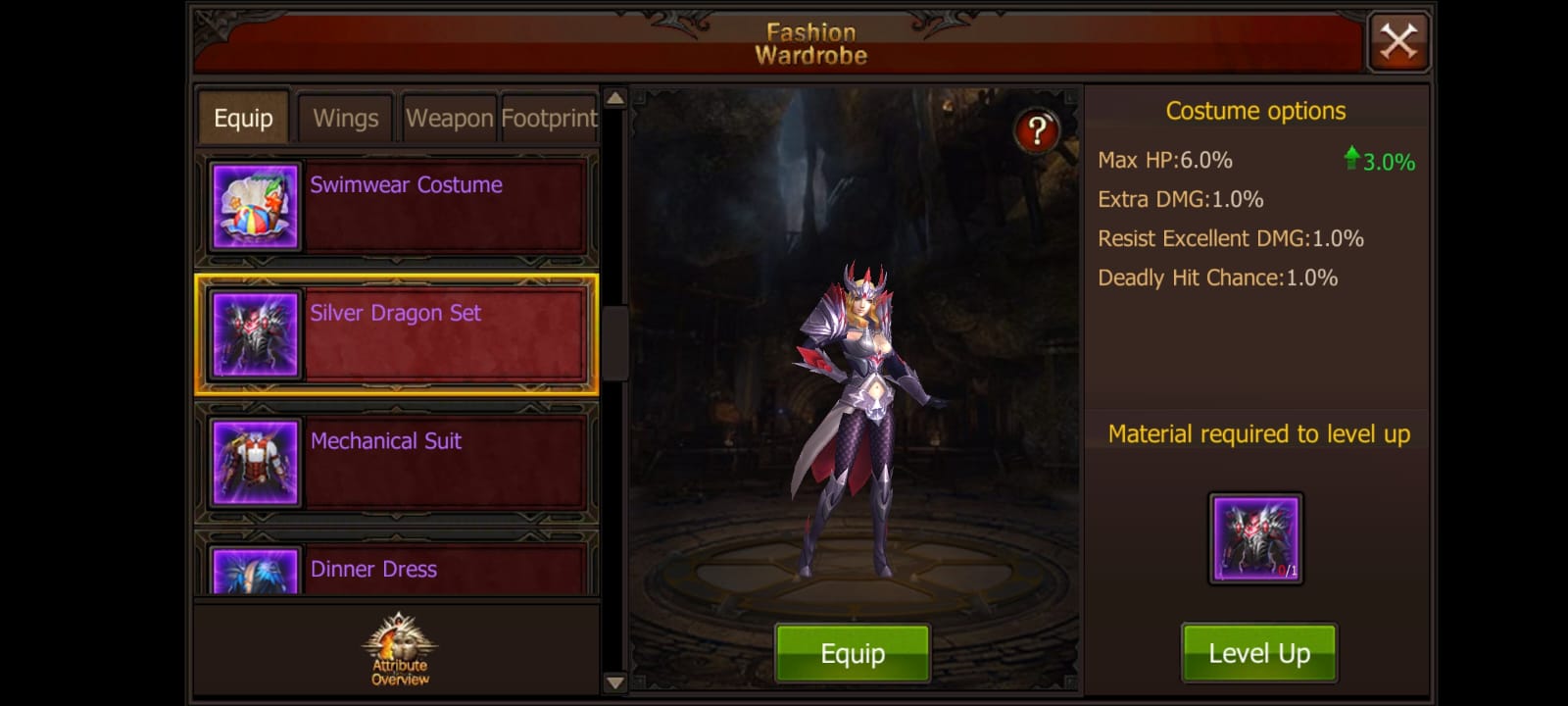Open the Weapon tab
Screen dimensions: 1568x706
[x=448, y=118]
